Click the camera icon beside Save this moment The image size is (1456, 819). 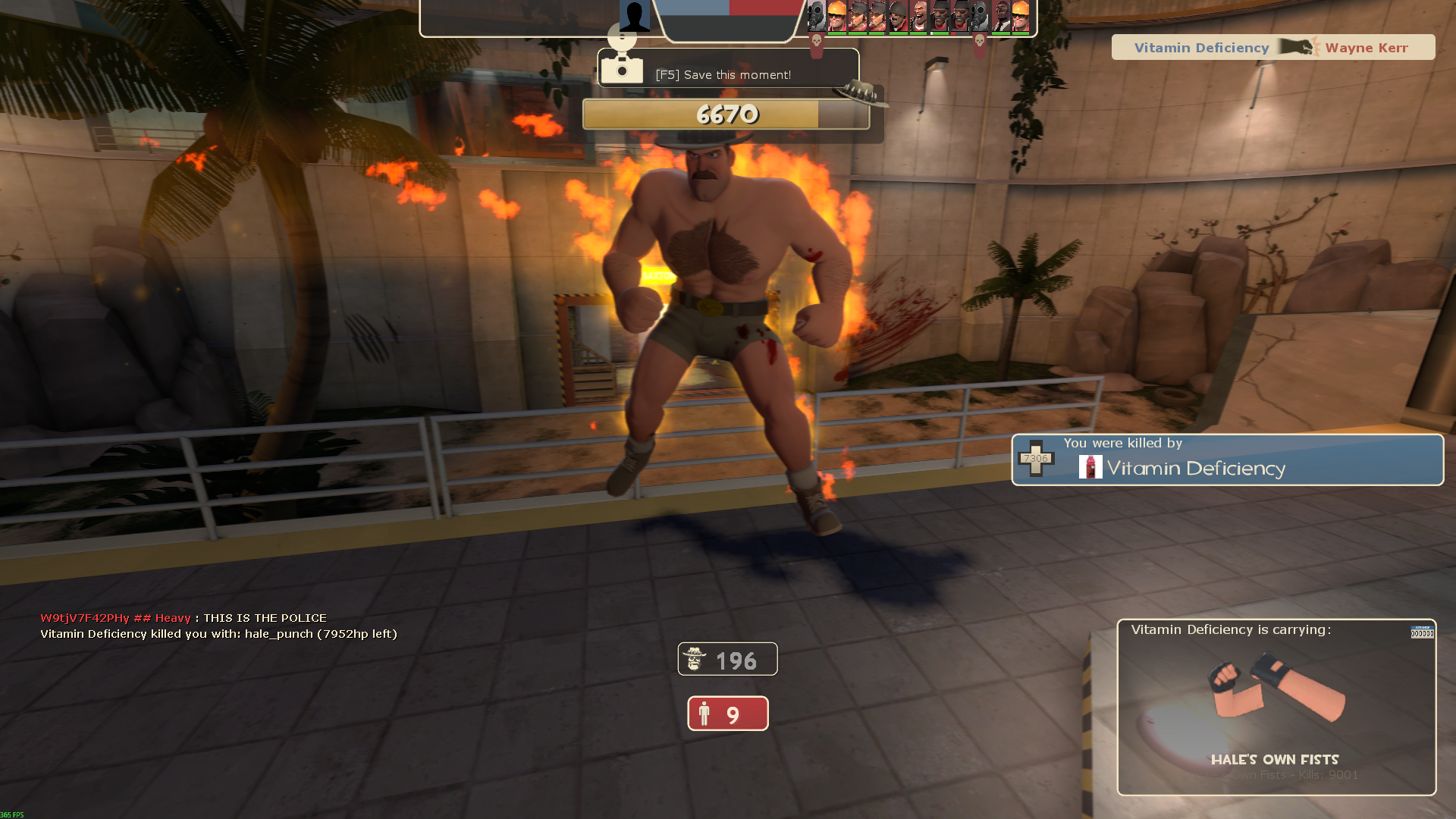click(x=622, y=68)
